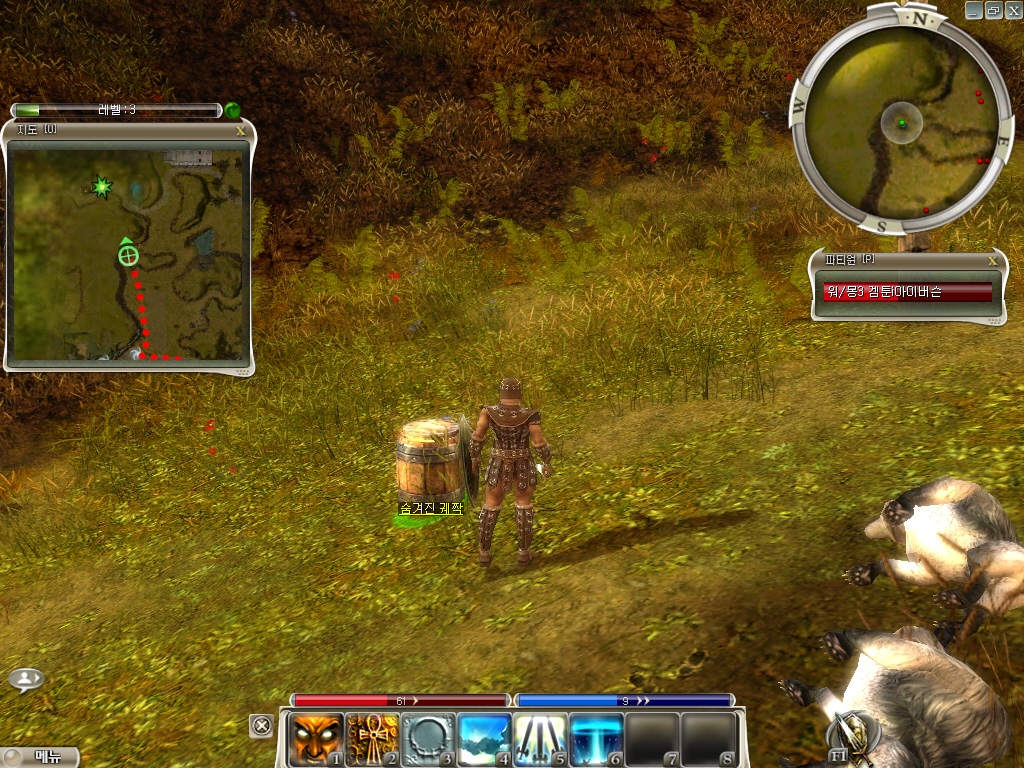
Task: Open the speech bubble chat icon
Action: click(26, 679)
